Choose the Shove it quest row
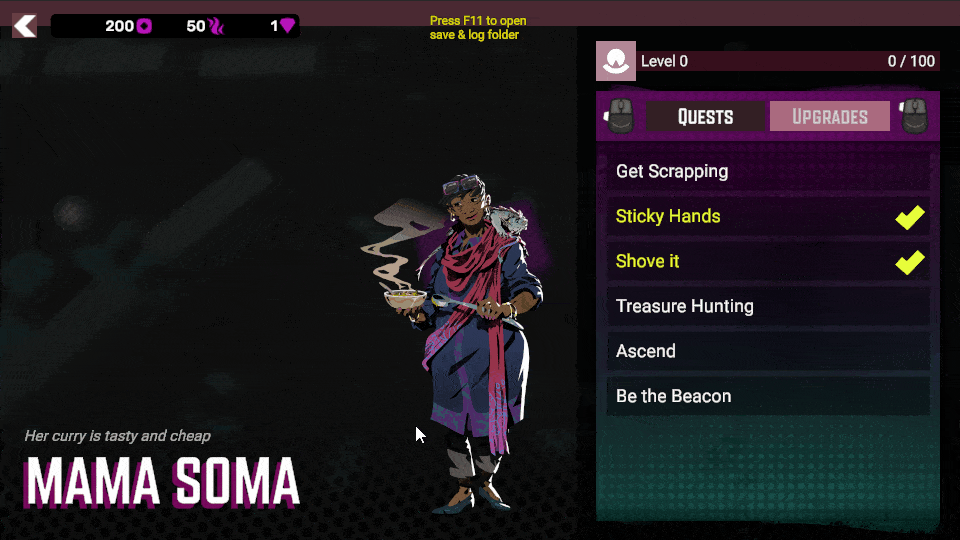This screenshot has height=540, width=960. [x=768, y=261]
